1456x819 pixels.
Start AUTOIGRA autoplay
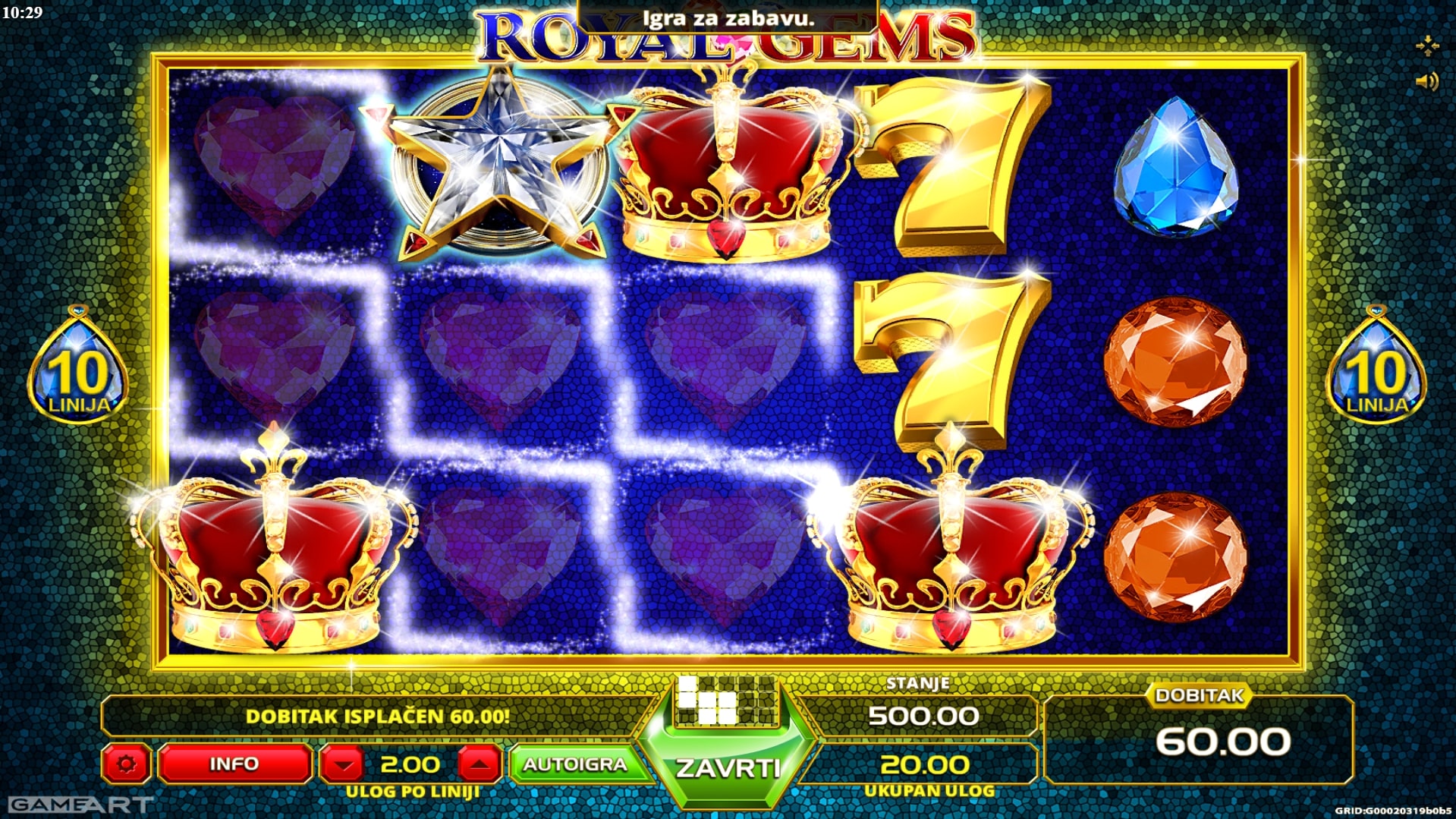coord(575,764)
